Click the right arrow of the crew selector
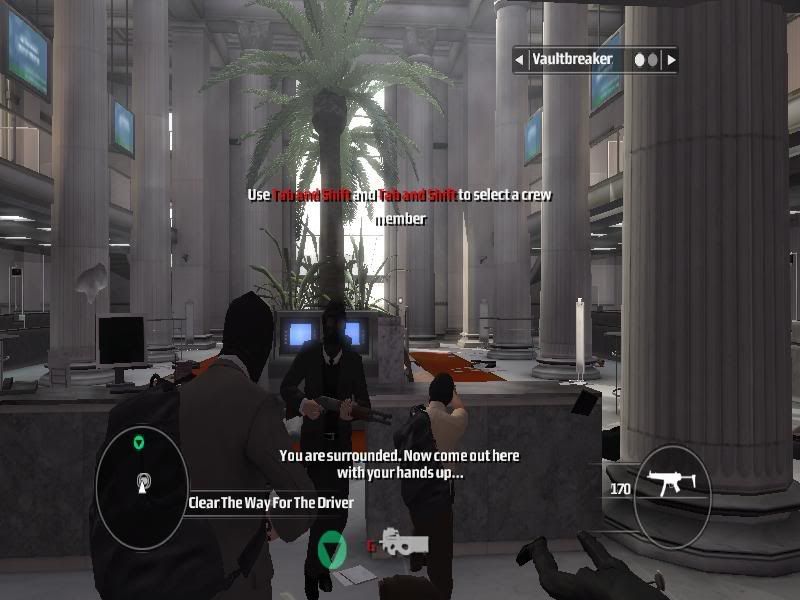 click(671, 60)
